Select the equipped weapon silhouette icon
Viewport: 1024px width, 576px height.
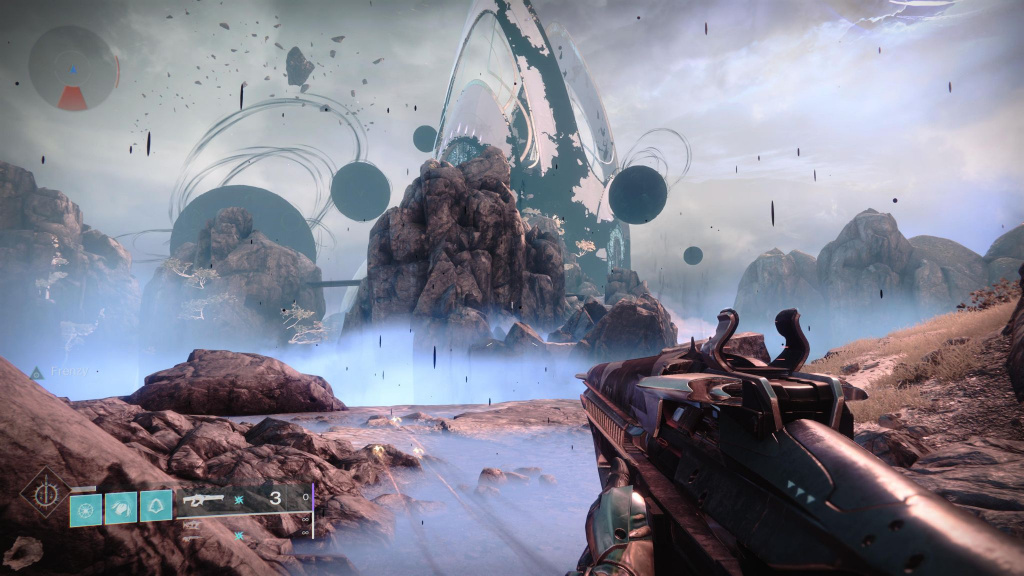point(201,499)
